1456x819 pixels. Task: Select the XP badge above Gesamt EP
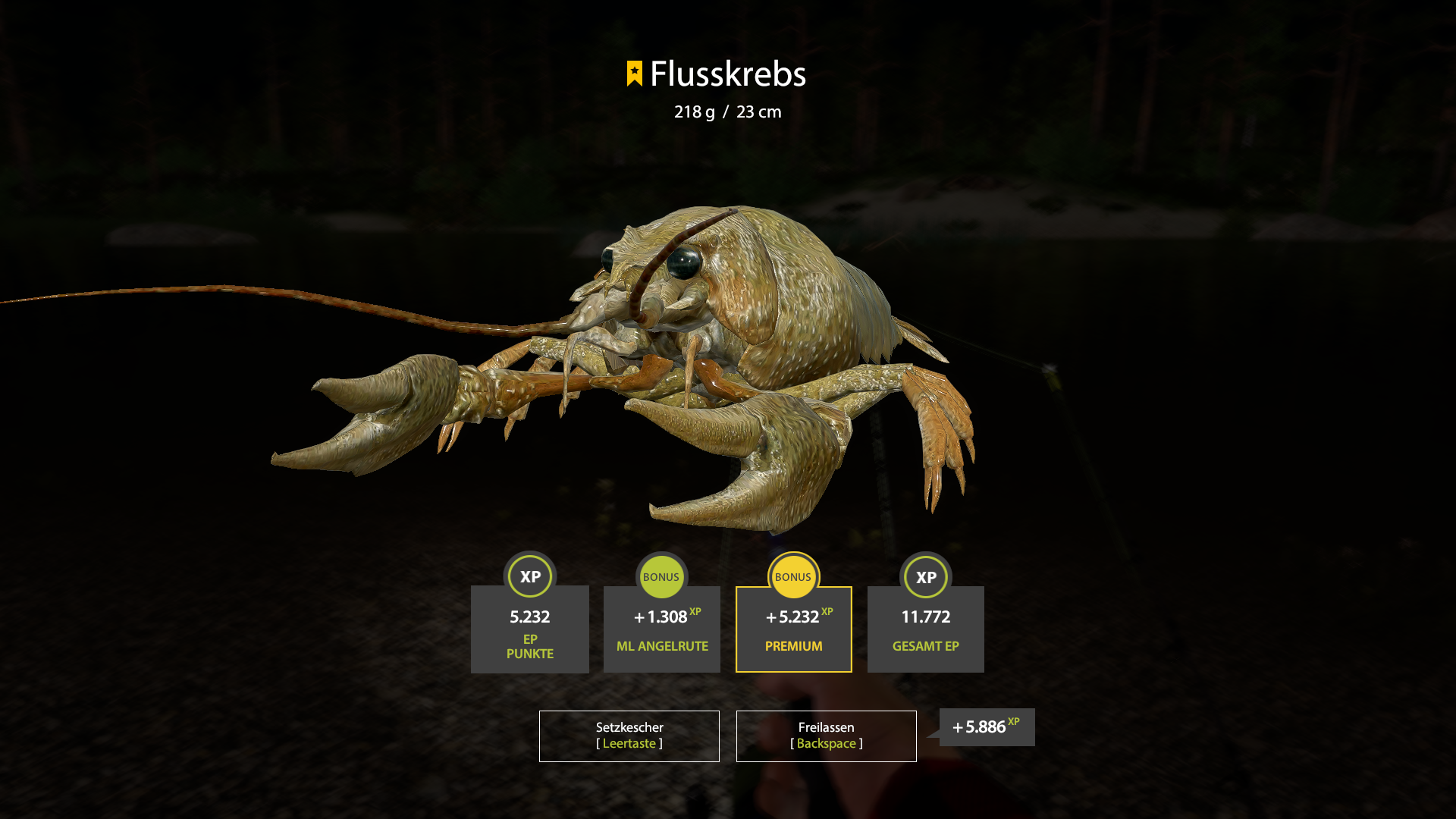(925, 576)
